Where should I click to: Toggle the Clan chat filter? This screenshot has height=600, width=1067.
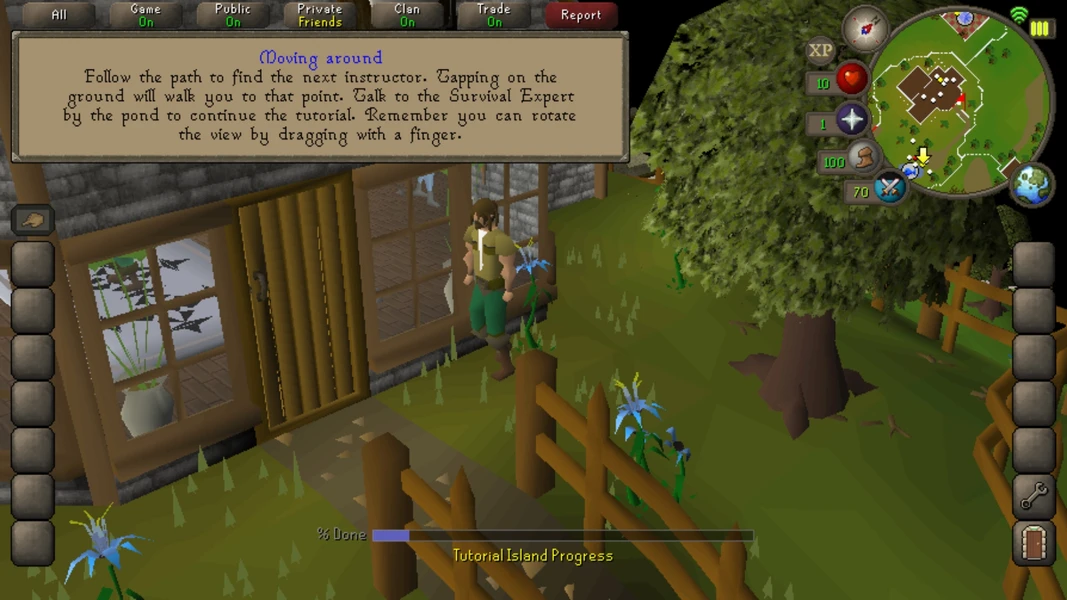coord(407,15)
